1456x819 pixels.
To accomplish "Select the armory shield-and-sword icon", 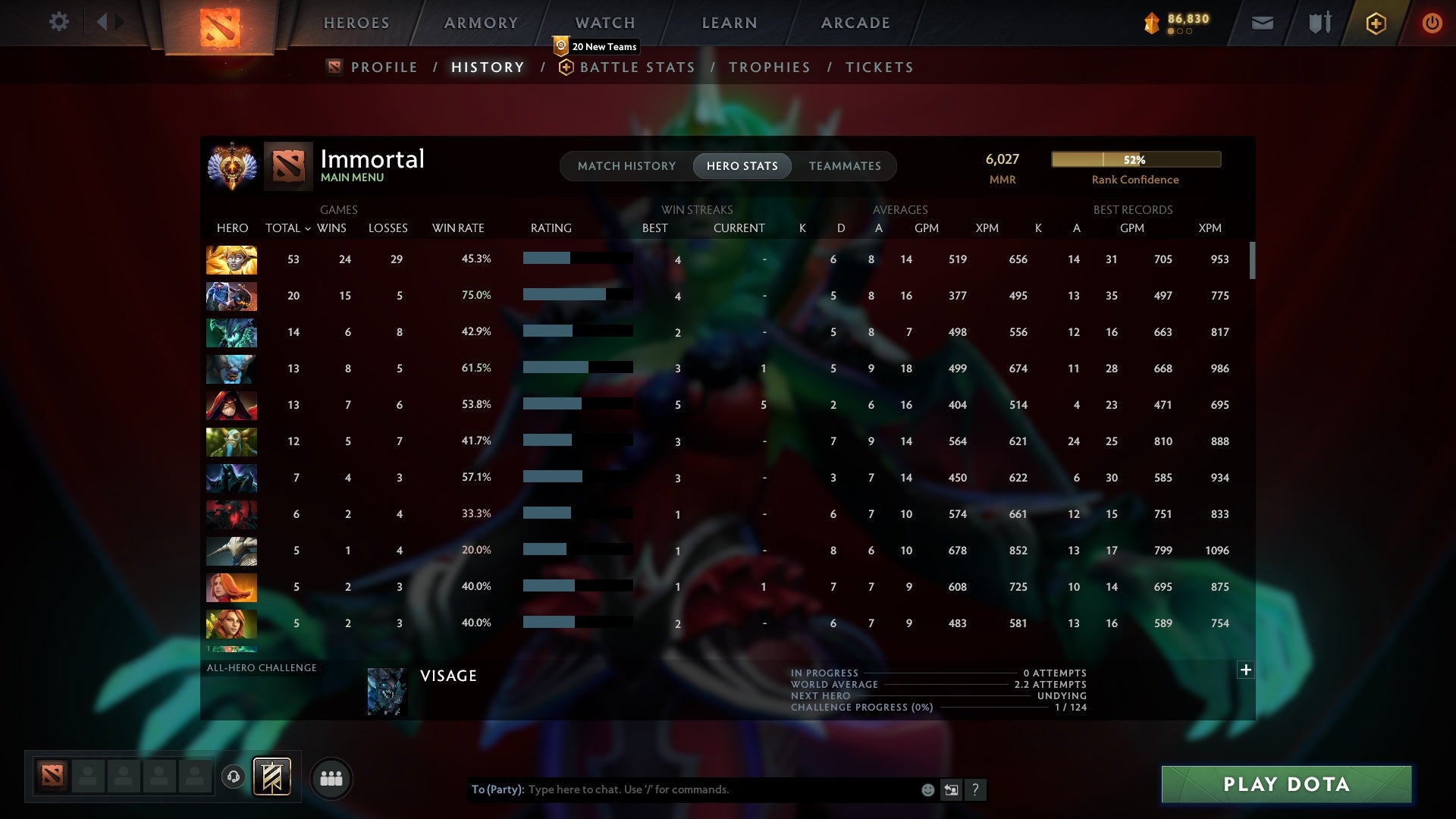I will click(x=1319, y=23).
